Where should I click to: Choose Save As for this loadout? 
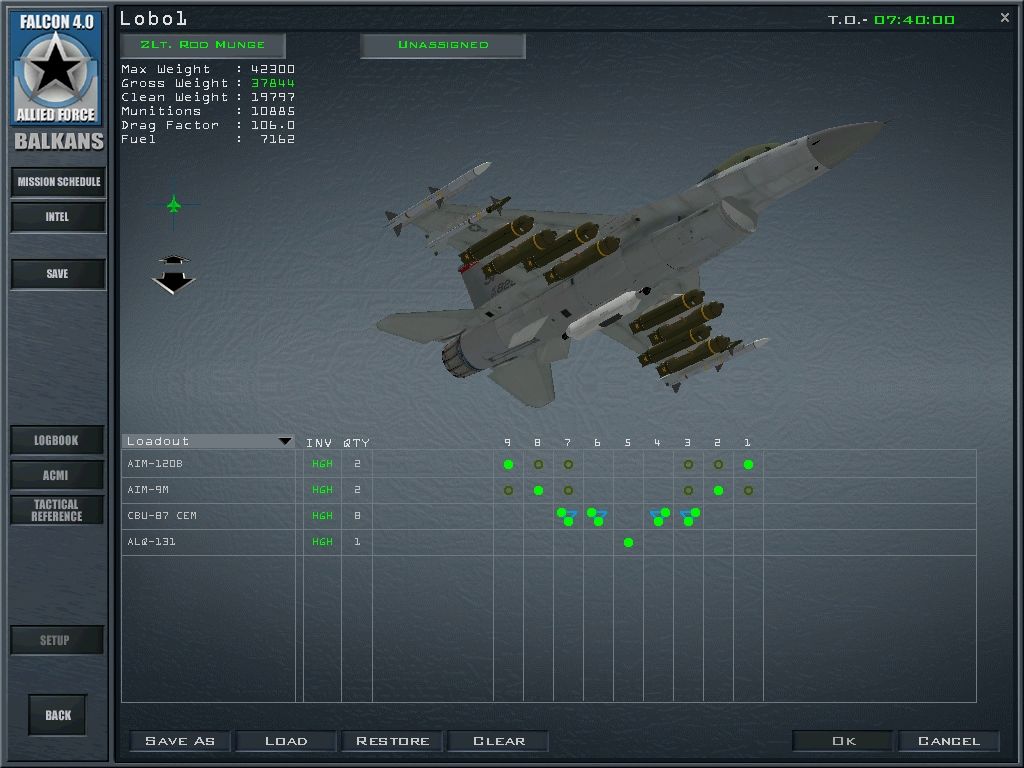point(180,741)
